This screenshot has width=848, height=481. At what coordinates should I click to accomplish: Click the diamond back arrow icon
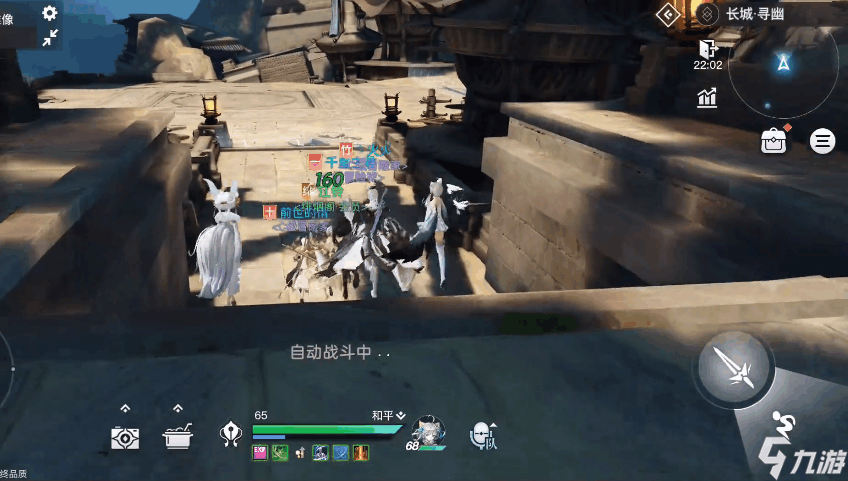[668, 14]
